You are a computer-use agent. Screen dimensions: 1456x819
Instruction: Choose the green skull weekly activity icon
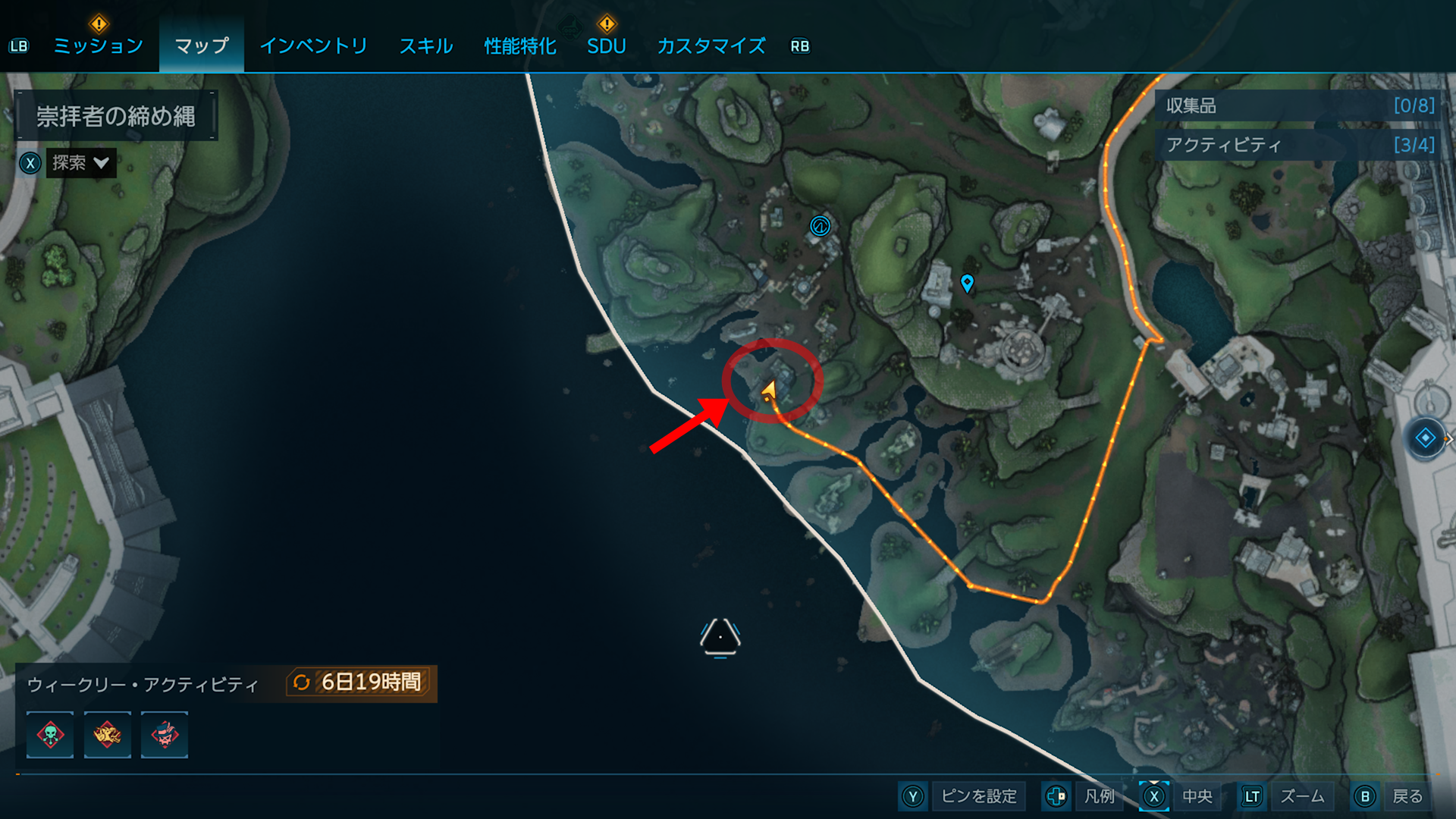(50, 735)
